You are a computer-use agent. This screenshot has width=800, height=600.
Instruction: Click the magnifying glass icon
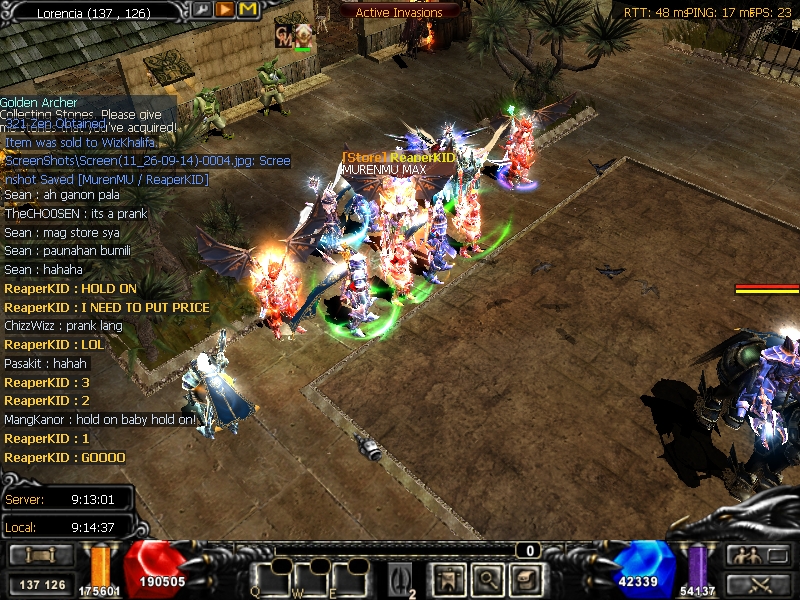[487, 578]
